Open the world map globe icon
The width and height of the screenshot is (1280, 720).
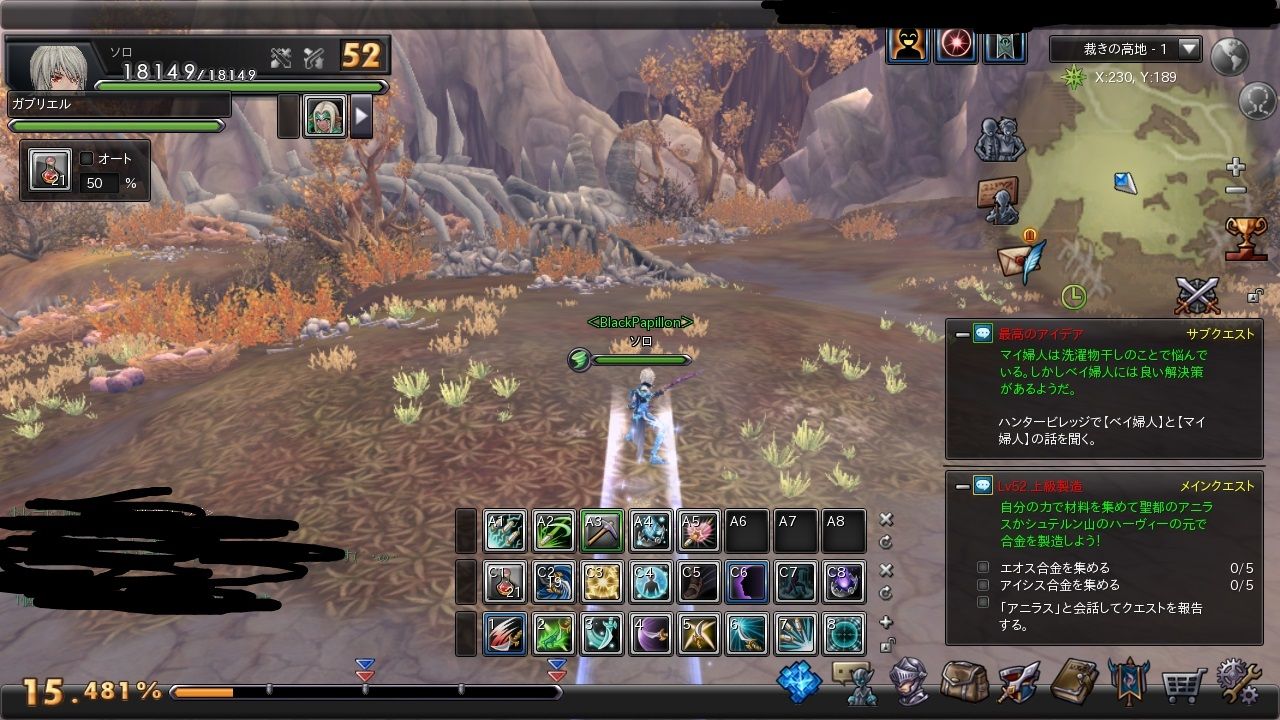1229,57
